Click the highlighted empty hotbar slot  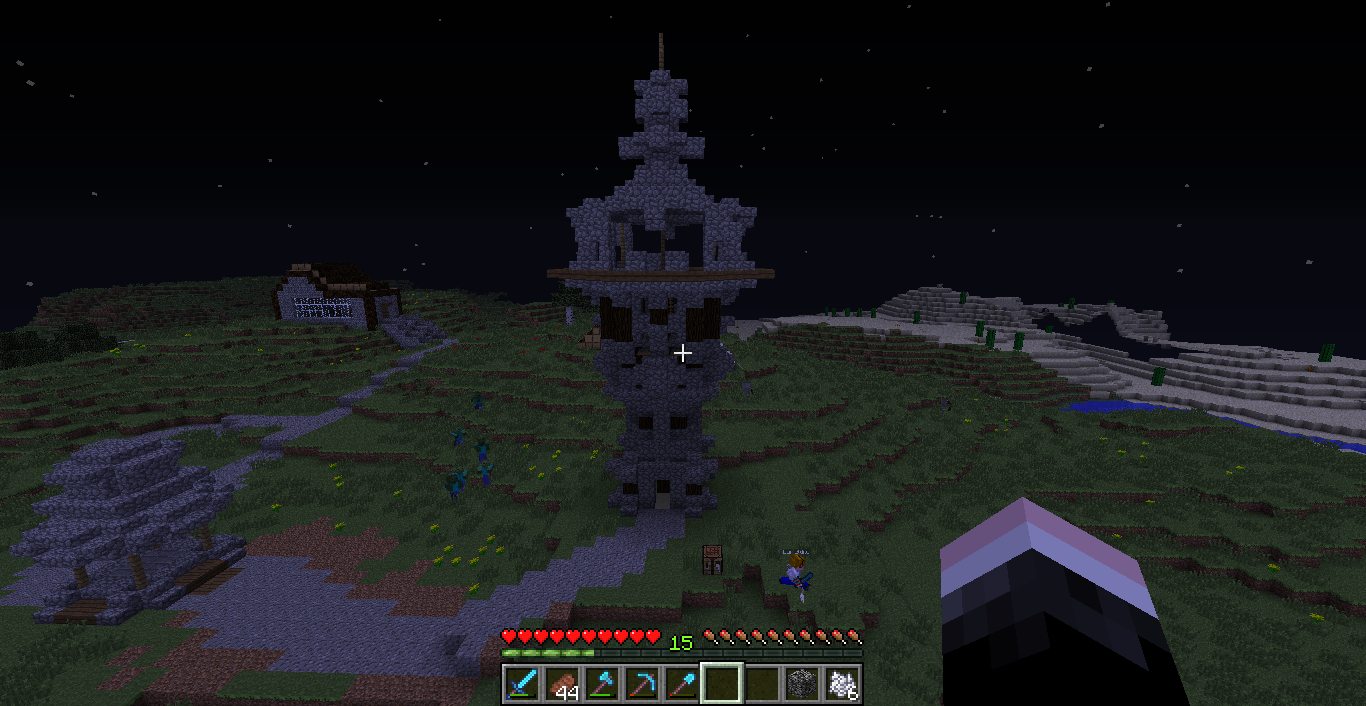coord(722,684)
